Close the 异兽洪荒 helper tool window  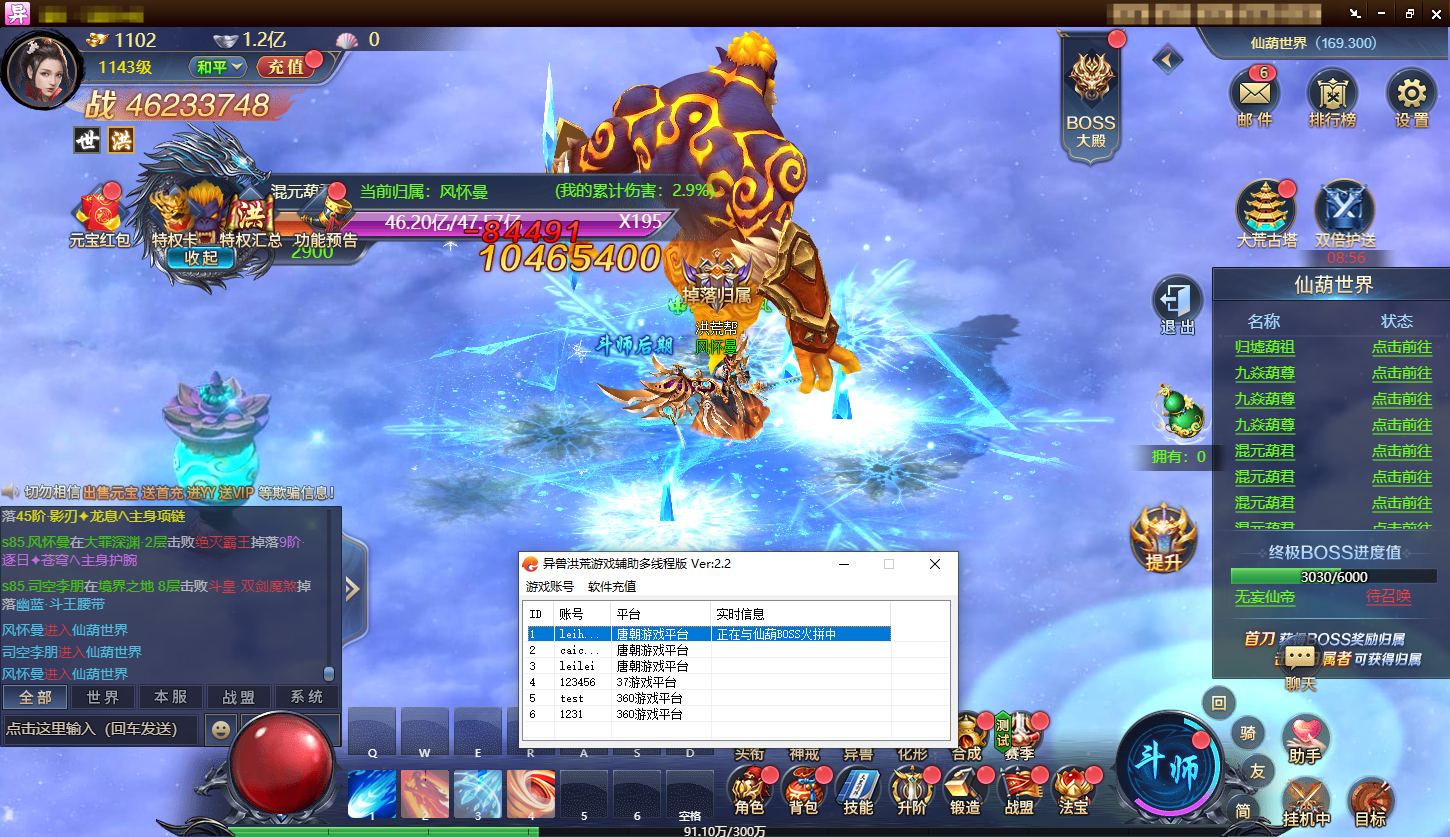click(x=935, y=564)
